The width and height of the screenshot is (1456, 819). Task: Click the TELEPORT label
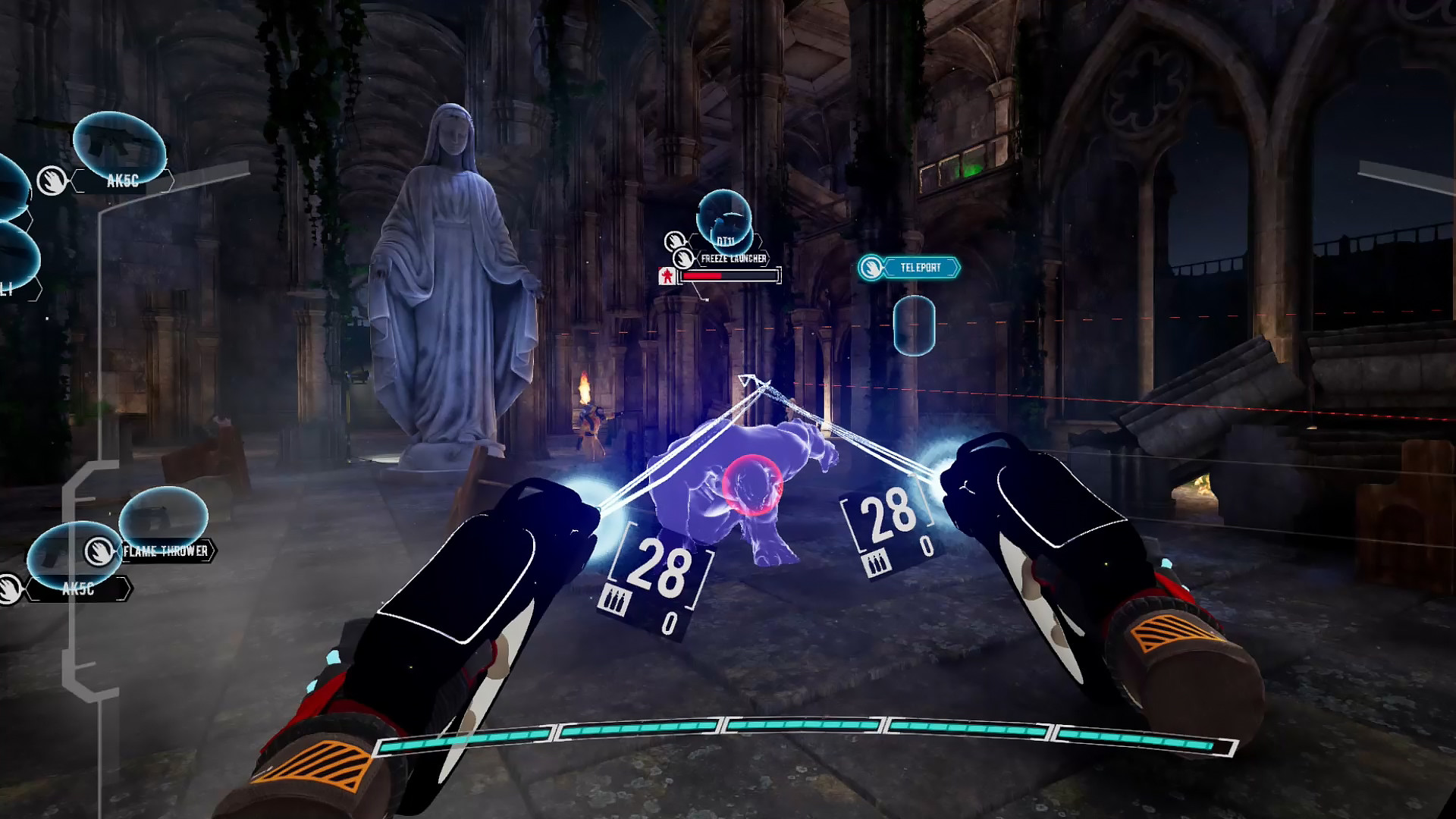(921, 268)
